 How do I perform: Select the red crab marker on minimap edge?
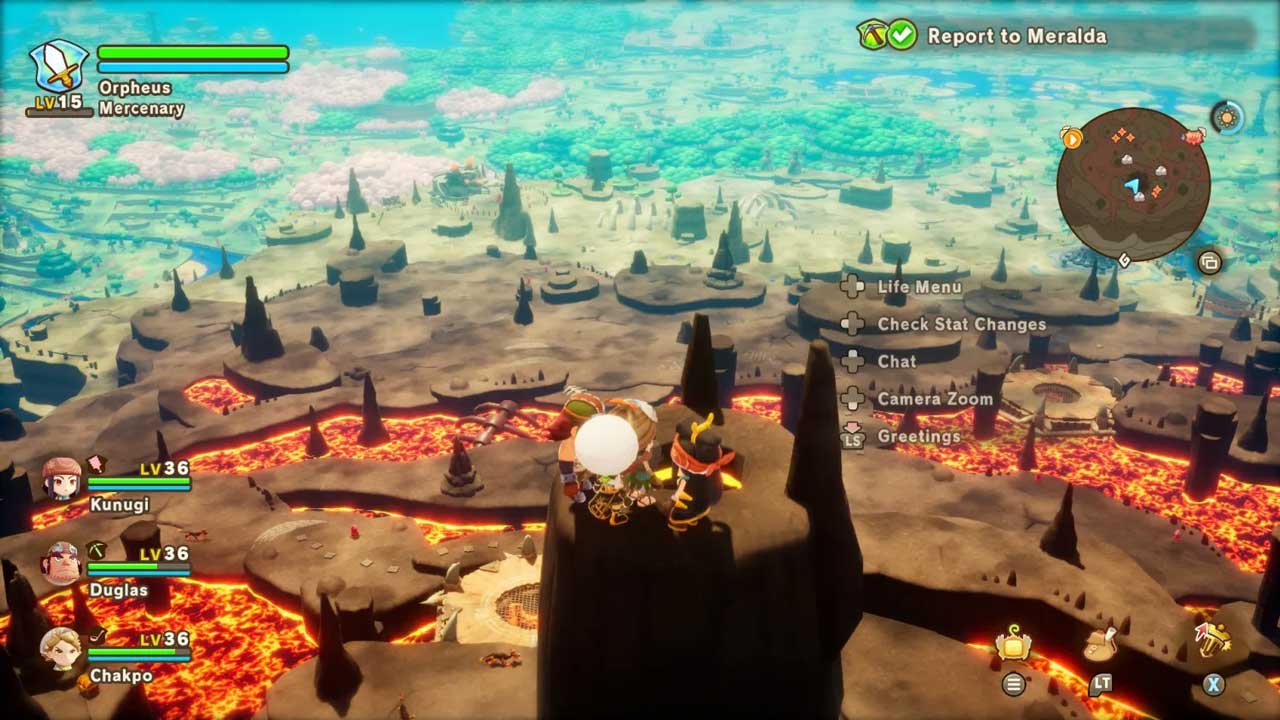pyautogui.click(x=1193, y=137)
